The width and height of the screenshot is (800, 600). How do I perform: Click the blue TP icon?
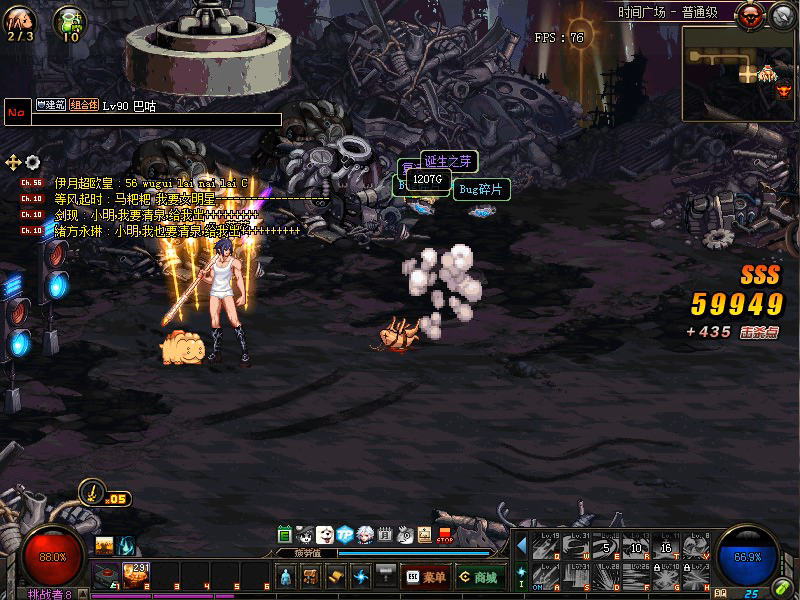(x=345, y=535)
